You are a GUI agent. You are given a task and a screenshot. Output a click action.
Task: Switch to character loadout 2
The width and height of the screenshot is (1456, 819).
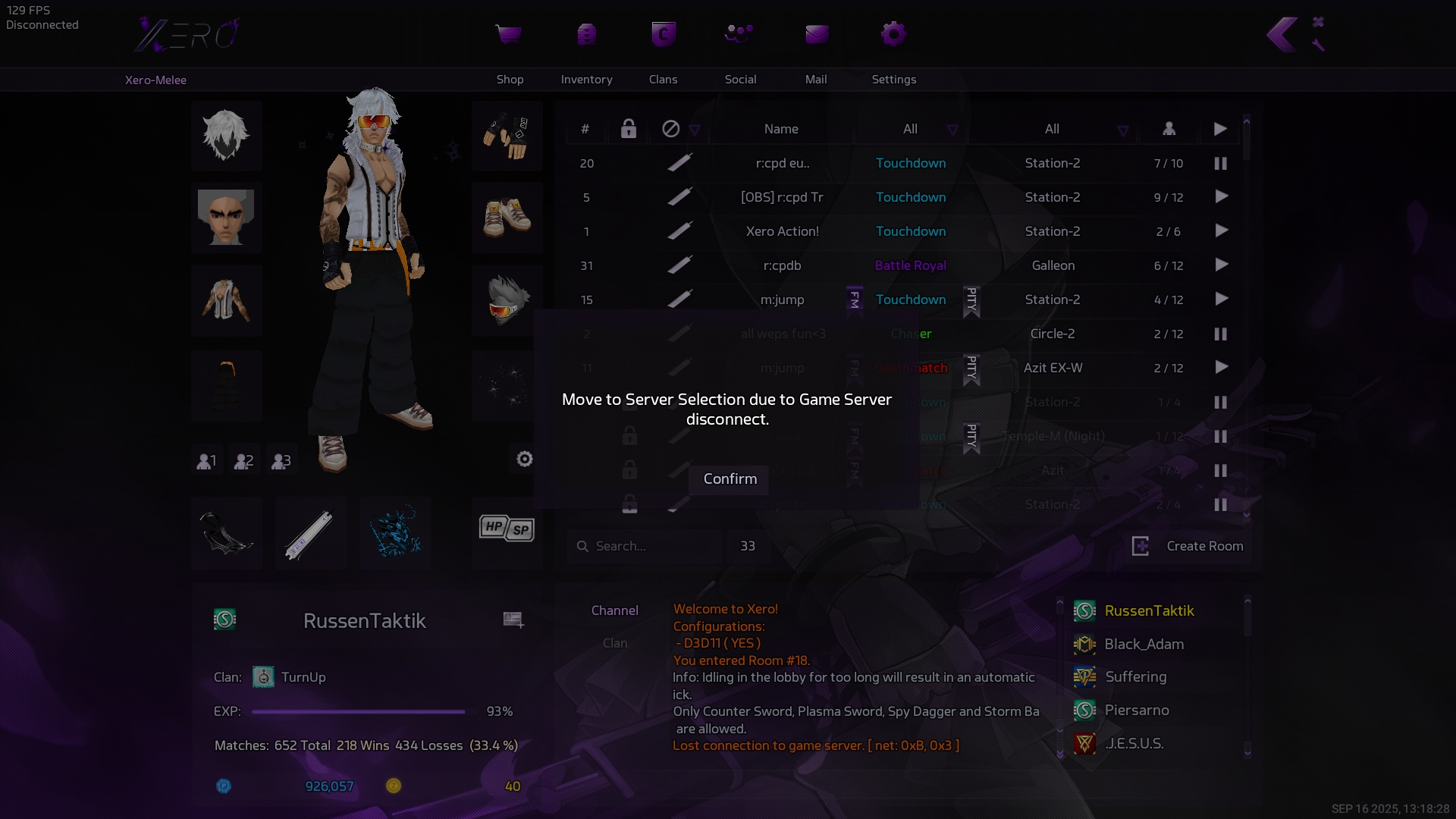click(243, 460)
